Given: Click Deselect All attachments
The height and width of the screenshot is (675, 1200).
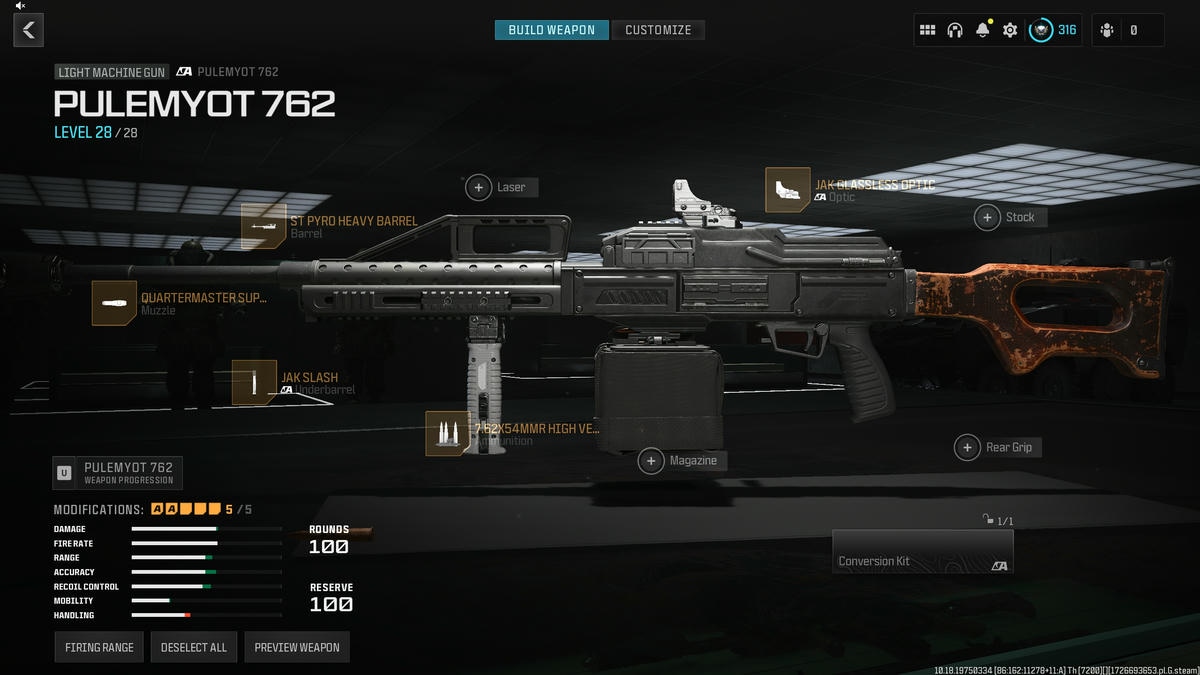Looking at the screenshot, I should 194,647.
